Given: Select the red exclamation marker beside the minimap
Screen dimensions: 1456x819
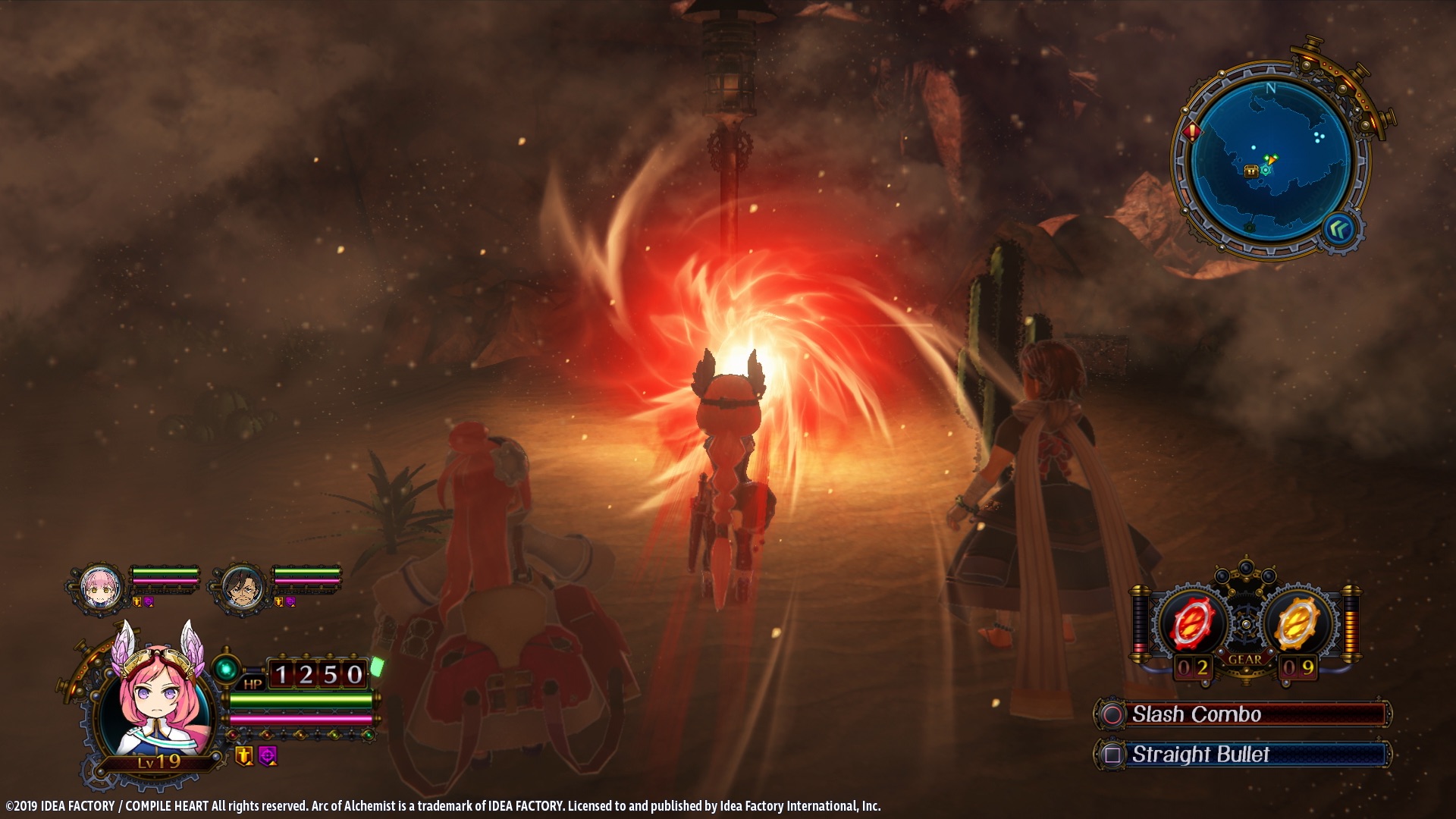Looking at the screenshot, I should pos(1192,132).
